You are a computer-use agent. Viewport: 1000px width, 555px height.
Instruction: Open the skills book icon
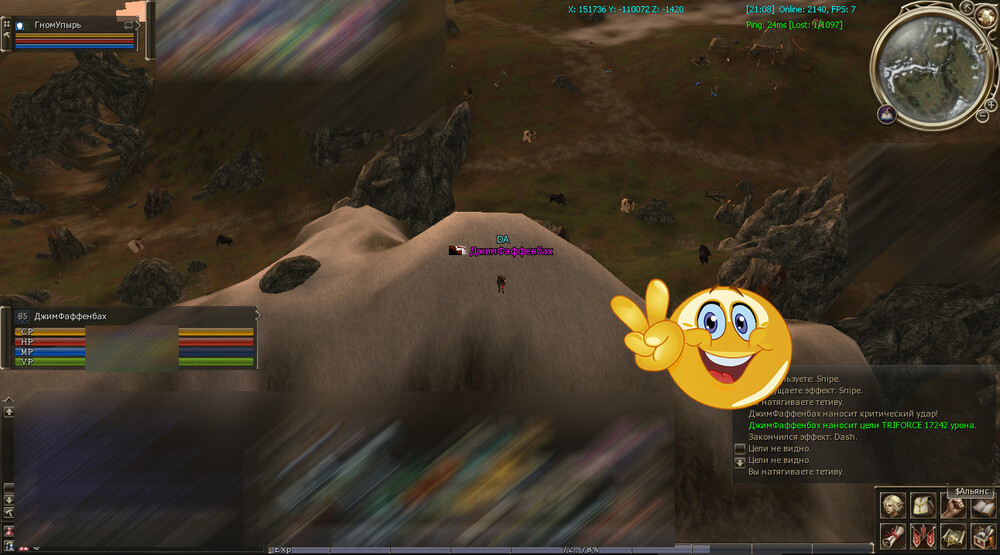(x=981, y=506)
